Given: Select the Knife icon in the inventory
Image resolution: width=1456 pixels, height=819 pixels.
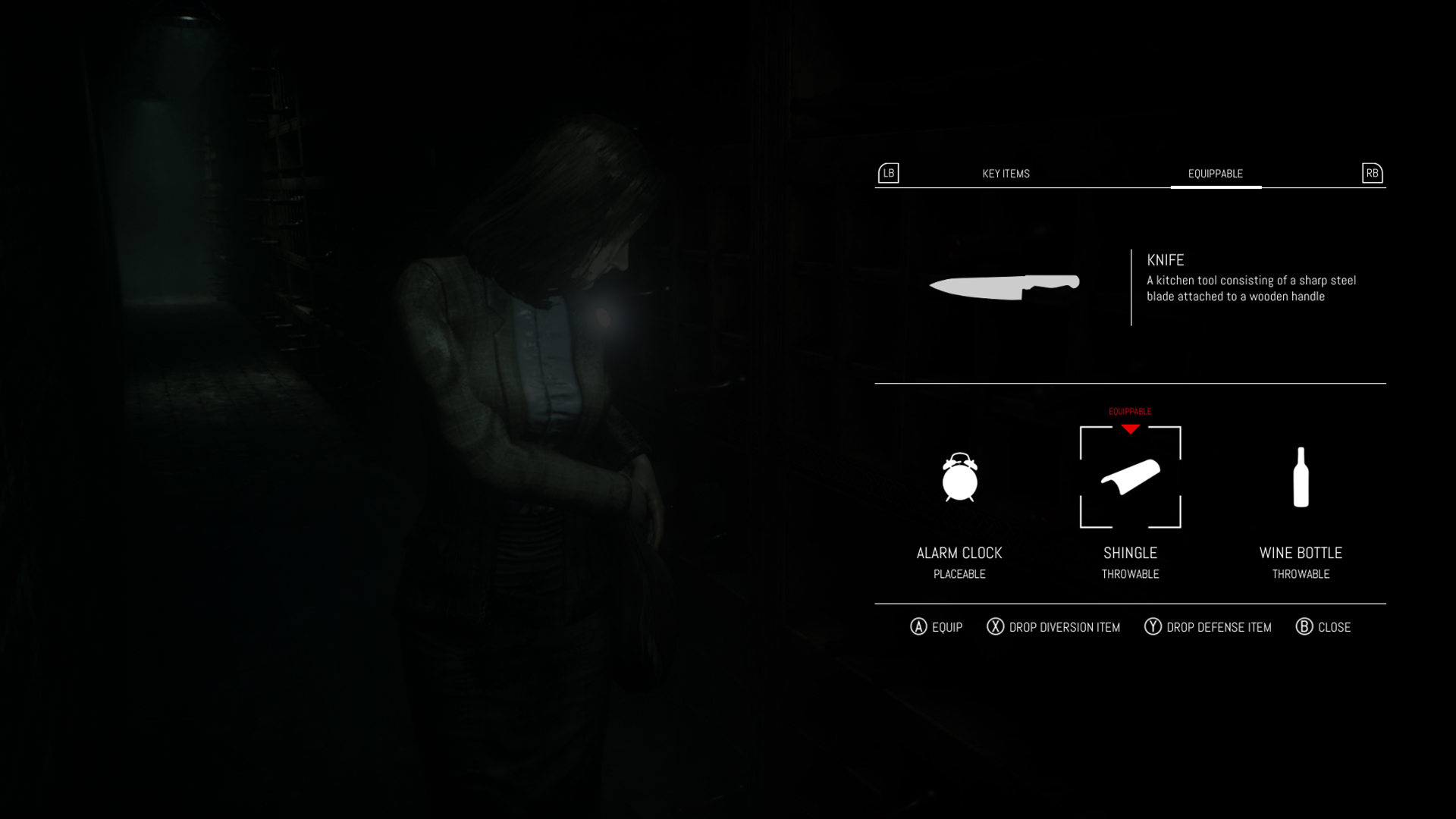Looking at the screenshot, I should tap(1003, 288).
